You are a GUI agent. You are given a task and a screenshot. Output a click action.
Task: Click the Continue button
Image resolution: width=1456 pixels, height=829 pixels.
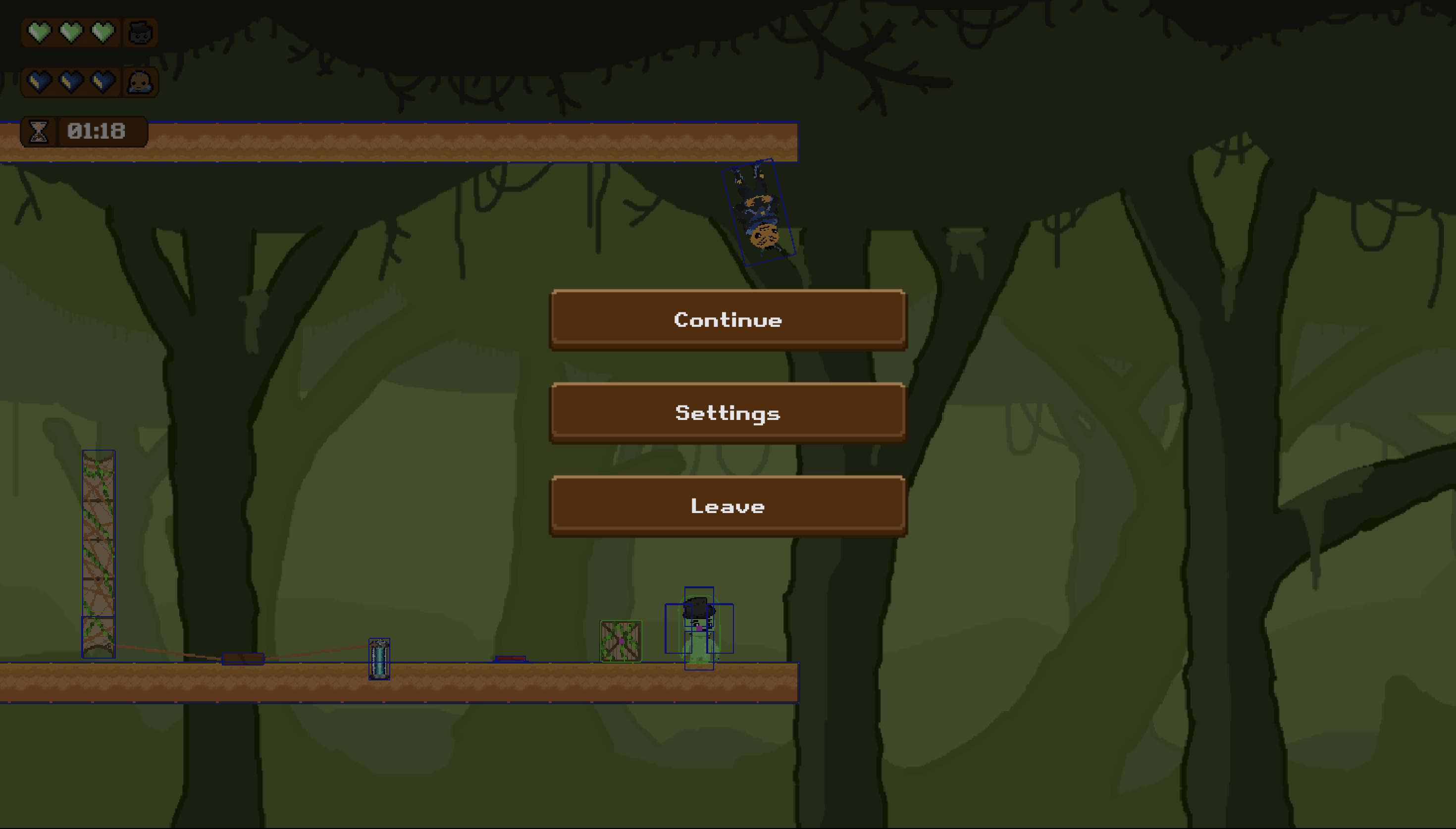pos(728,319)
